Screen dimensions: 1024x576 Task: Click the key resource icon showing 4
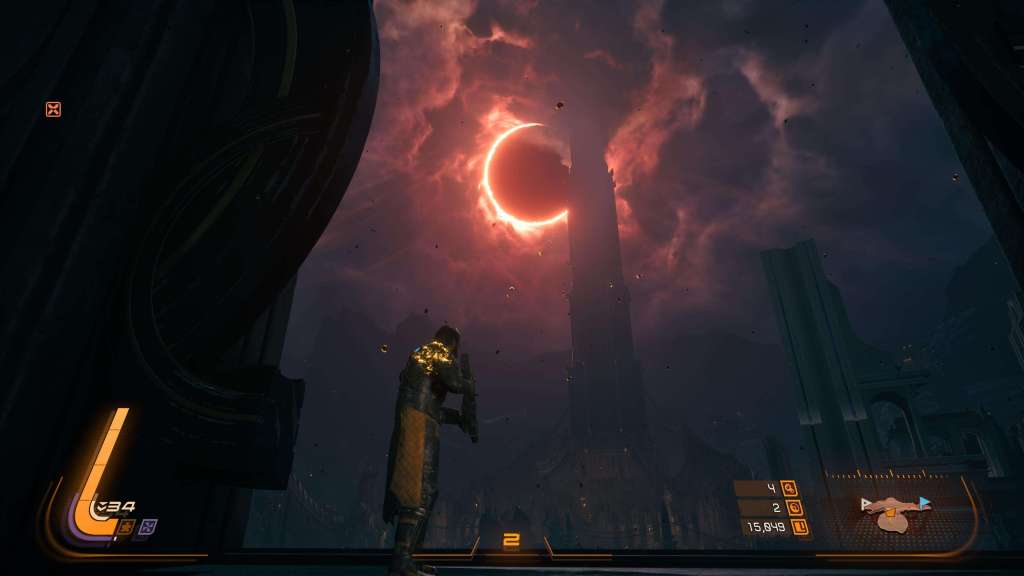(789, 489)
